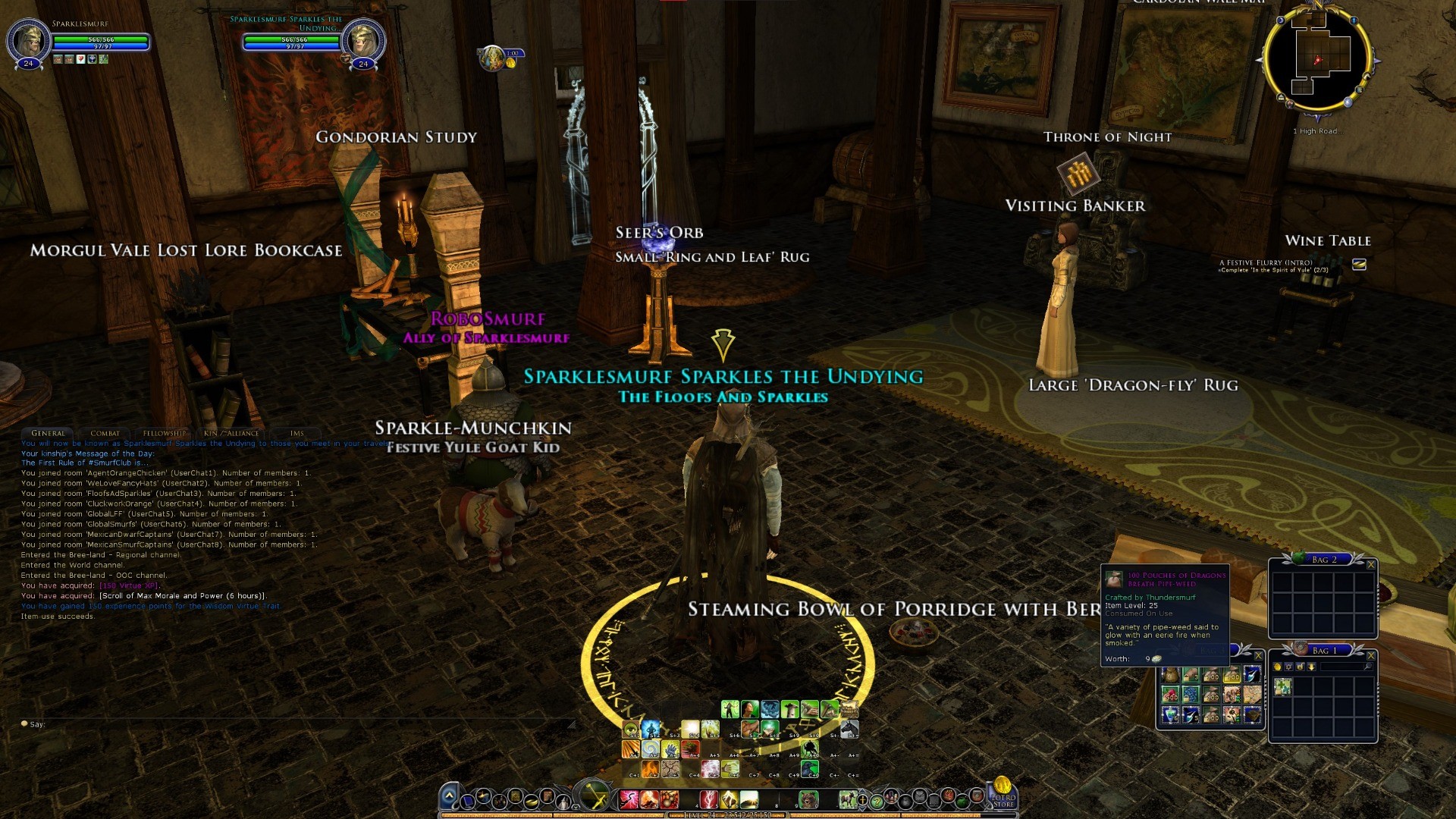Use the bear skill on the quickslot bar
1456x819 pixels.
808,799
